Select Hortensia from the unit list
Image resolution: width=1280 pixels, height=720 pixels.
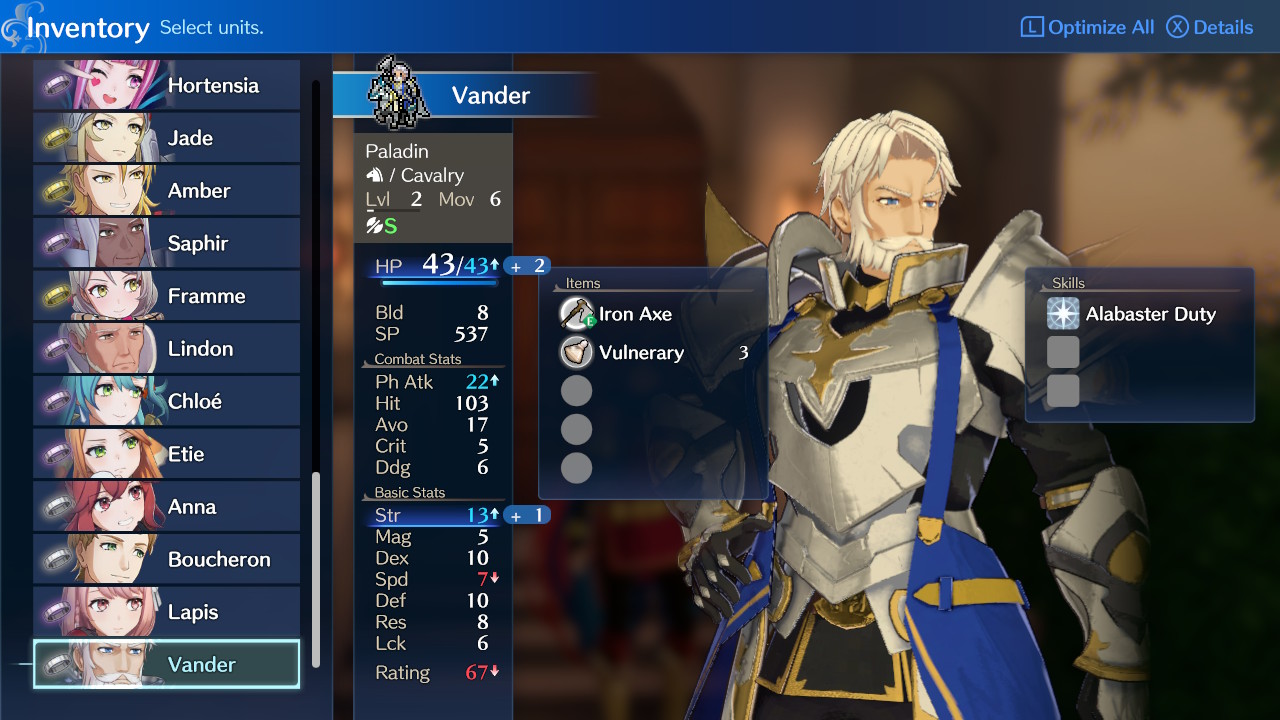coord(167,85)
